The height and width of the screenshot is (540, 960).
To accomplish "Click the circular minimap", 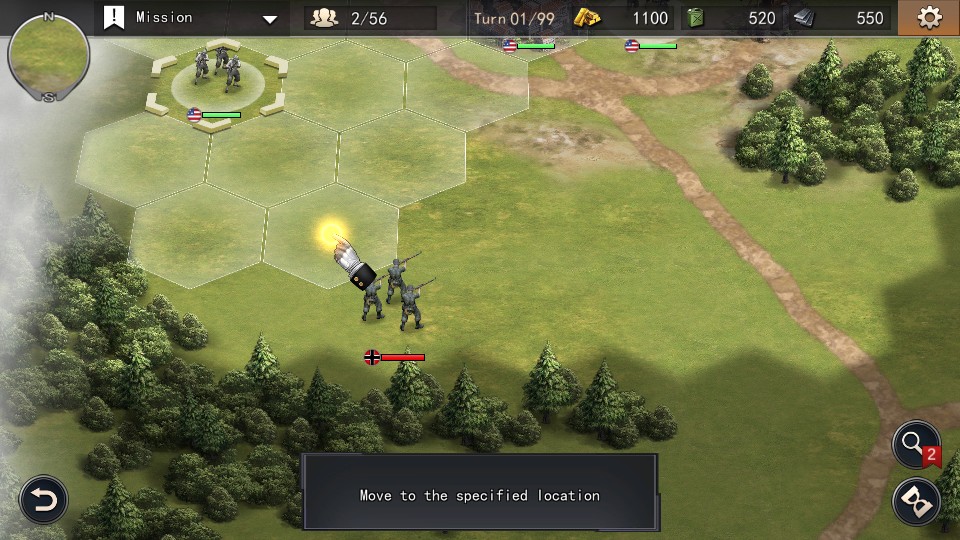I will click(48, 56).
